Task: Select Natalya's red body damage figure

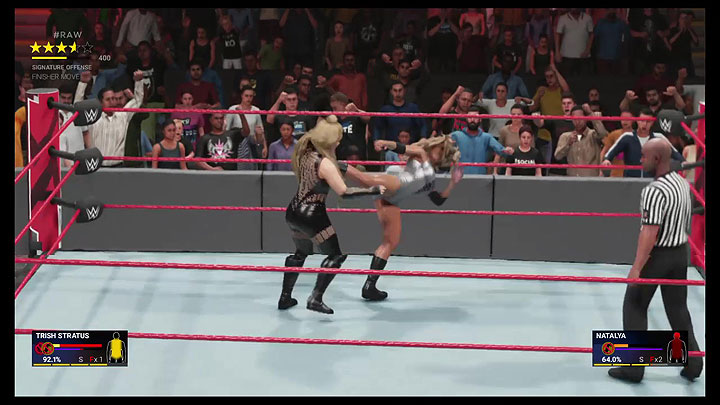Action: (676, 348)
